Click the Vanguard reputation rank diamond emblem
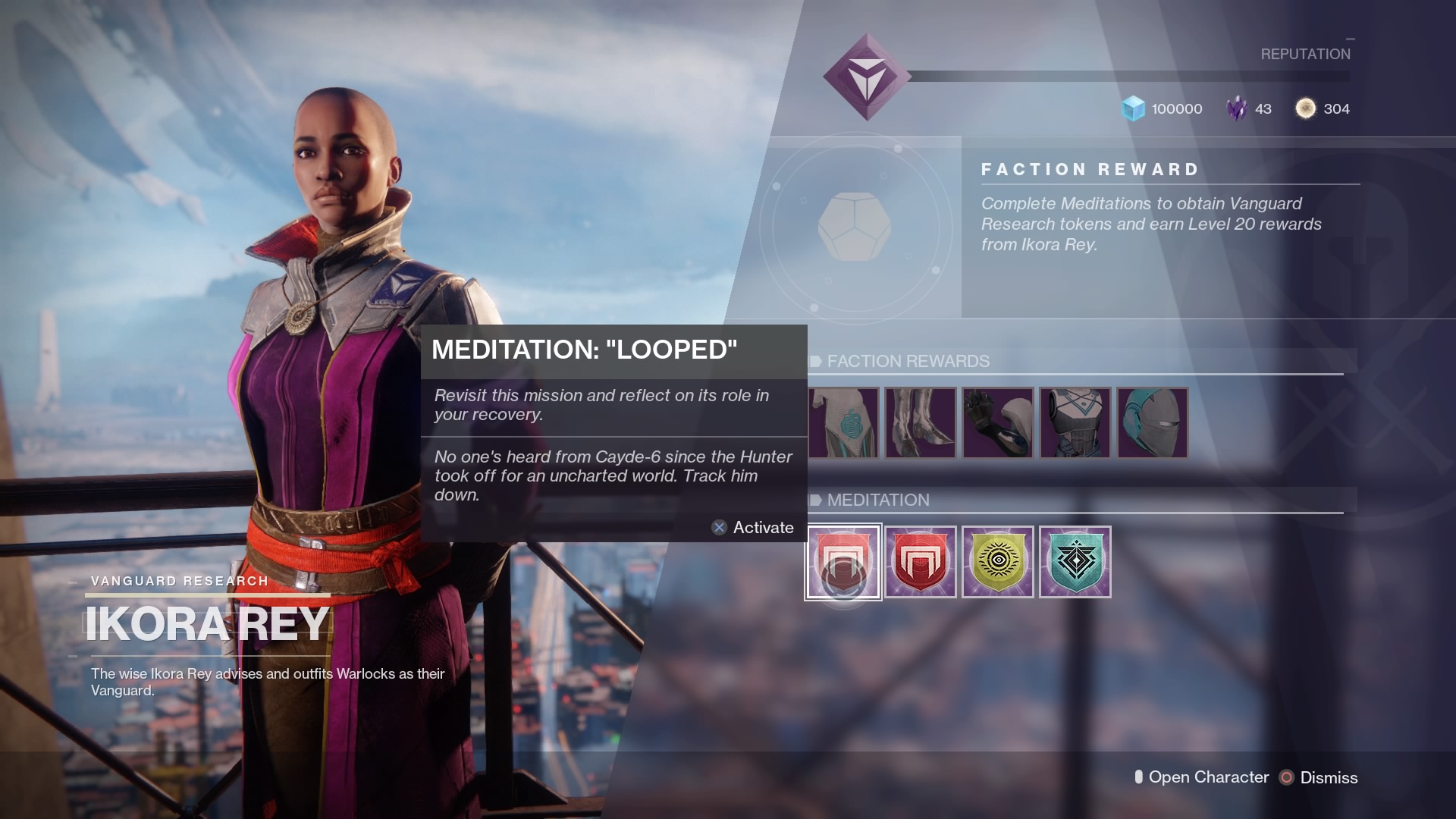This screenshot has width=1456, height=819. [867, 77]
